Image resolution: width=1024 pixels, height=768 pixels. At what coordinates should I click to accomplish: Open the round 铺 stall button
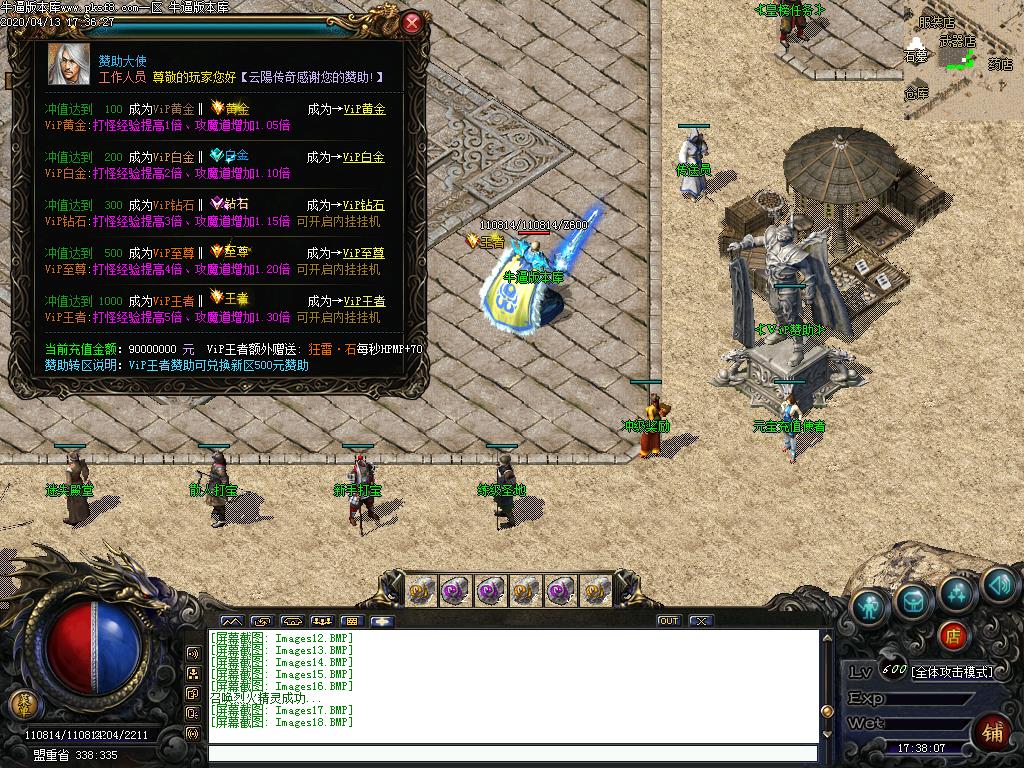pos(992,731)
